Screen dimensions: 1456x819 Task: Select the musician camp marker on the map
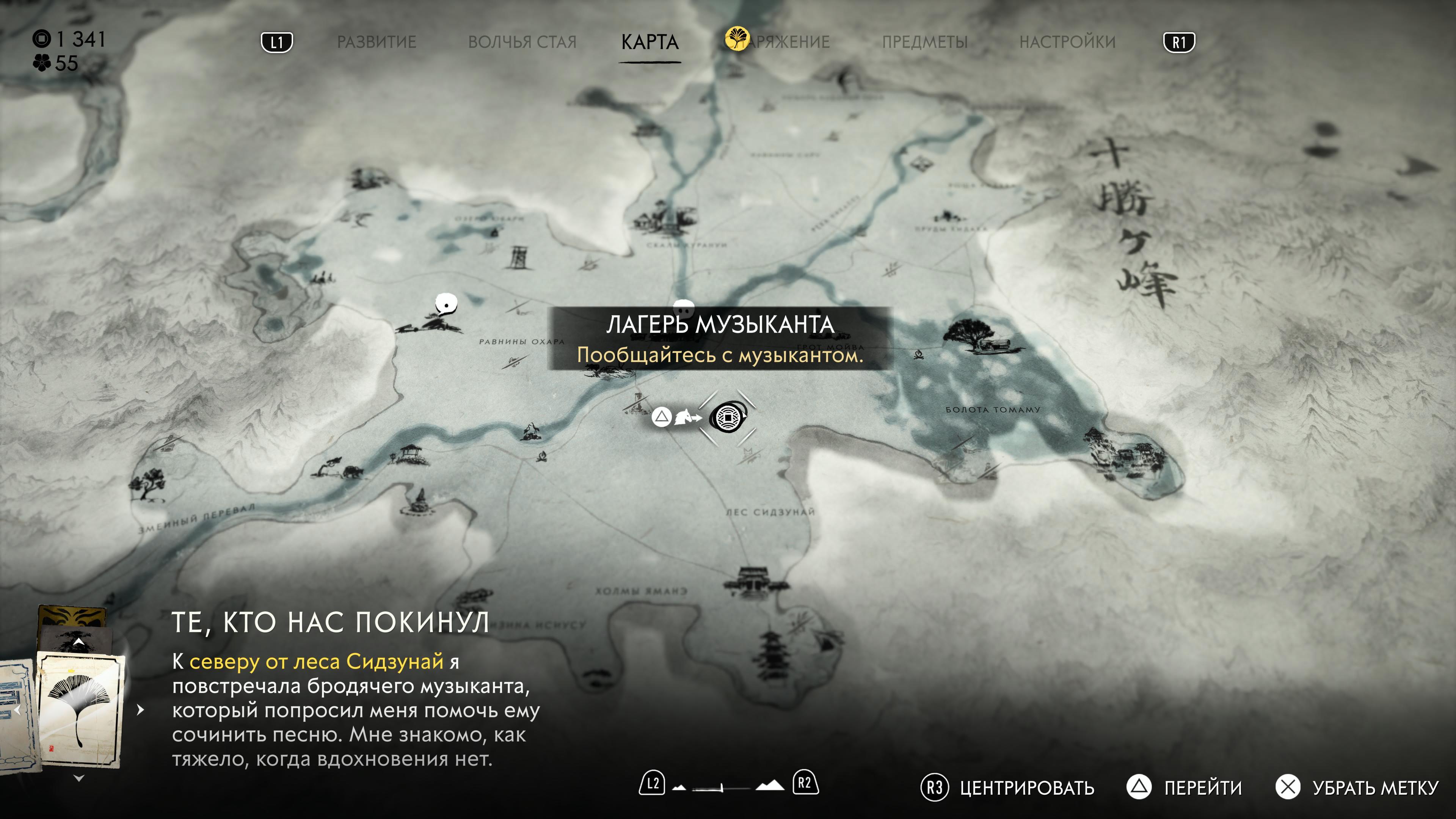(x=728, y=418)
